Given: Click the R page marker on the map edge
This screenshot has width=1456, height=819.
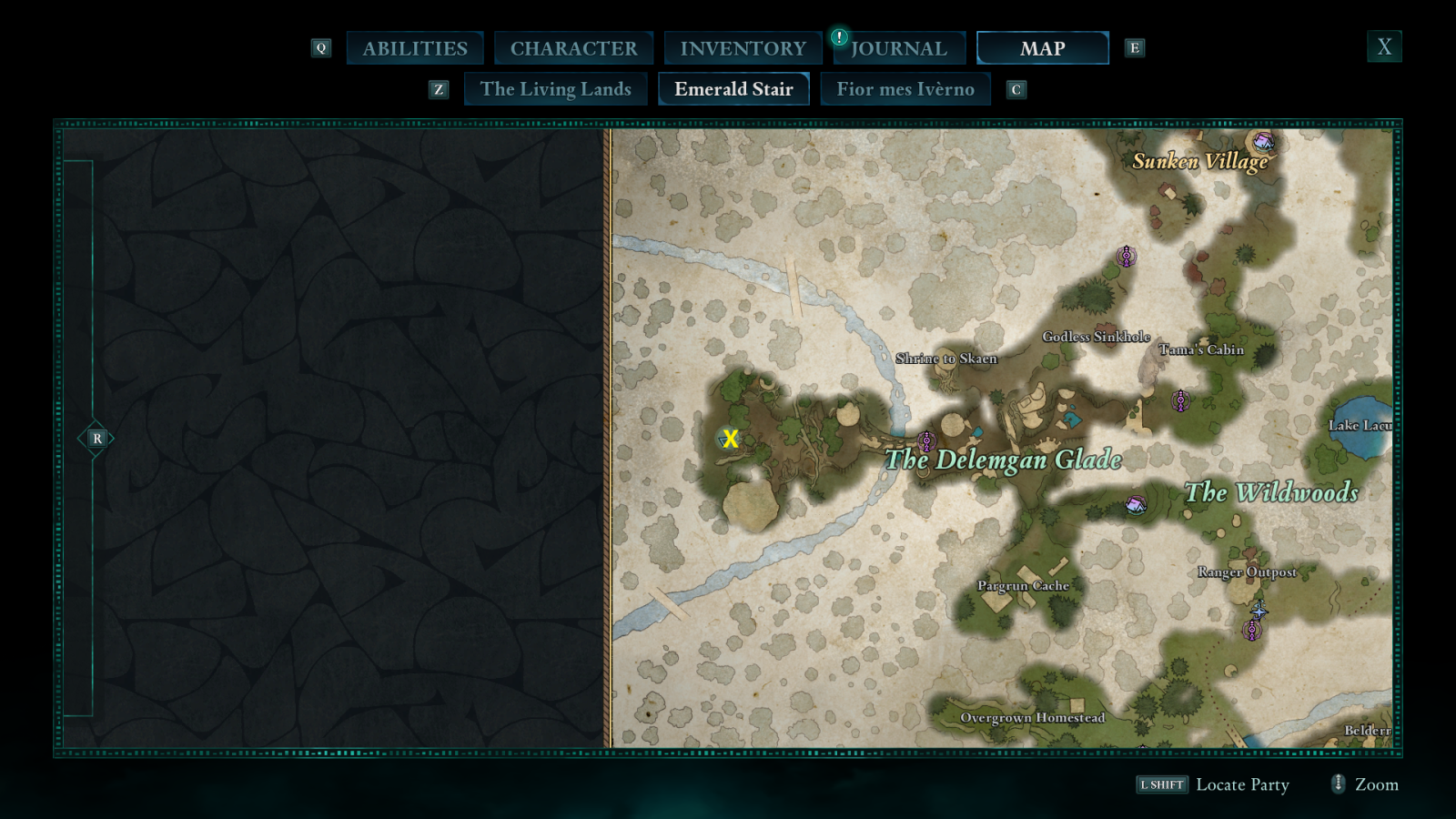Looking at the screenshot, I should 96,438.
